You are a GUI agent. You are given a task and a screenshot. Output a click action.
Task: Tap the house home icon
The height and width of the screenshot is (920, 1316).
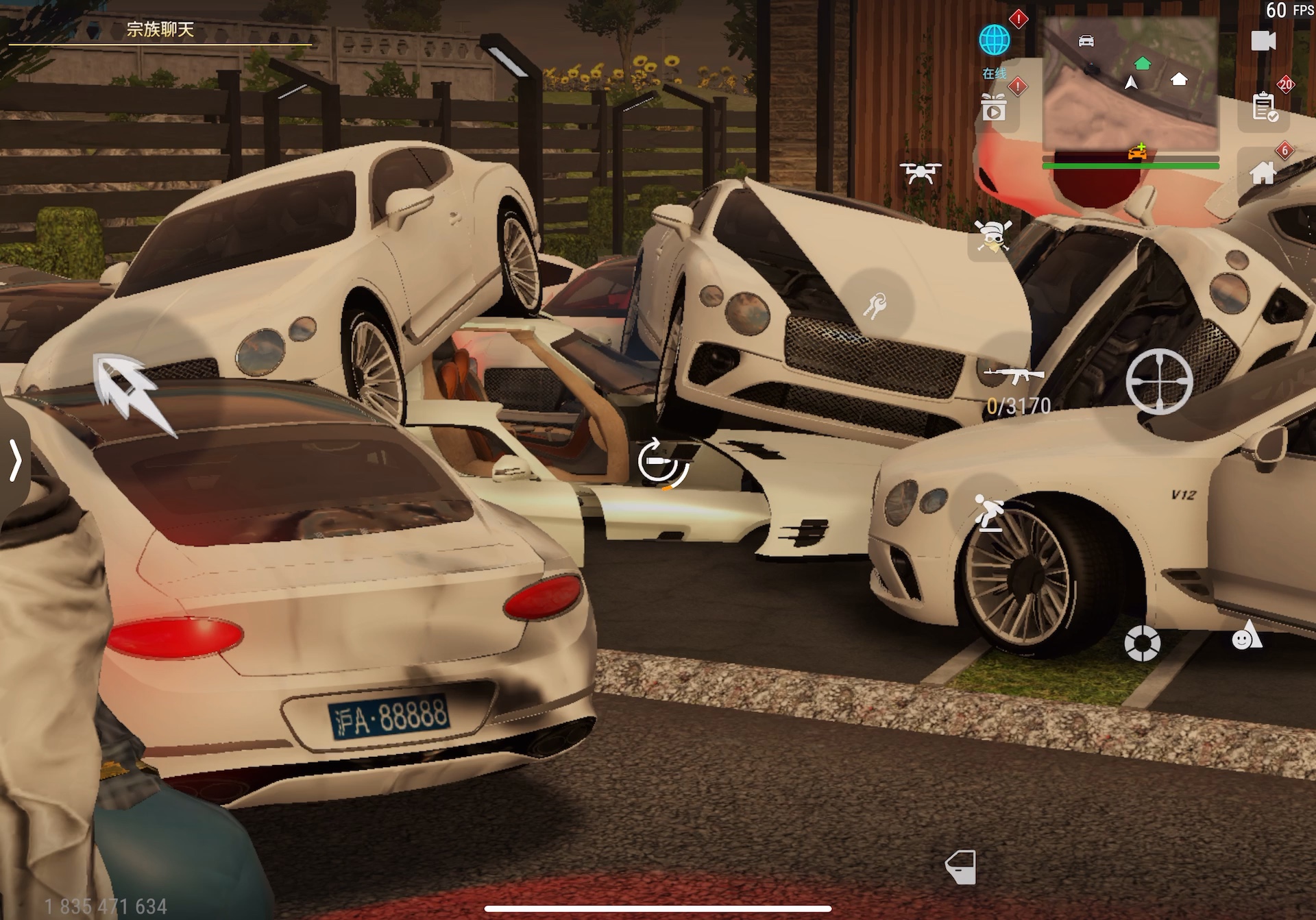pyautogui.click(x=1263, y=173)
